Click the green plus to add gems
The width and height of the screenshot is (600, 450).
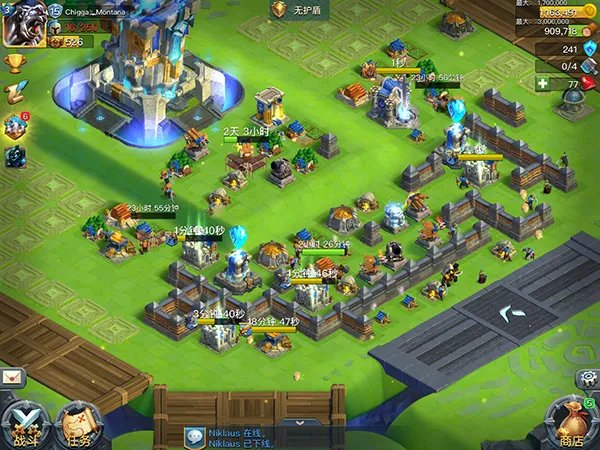tap(543, 85)
